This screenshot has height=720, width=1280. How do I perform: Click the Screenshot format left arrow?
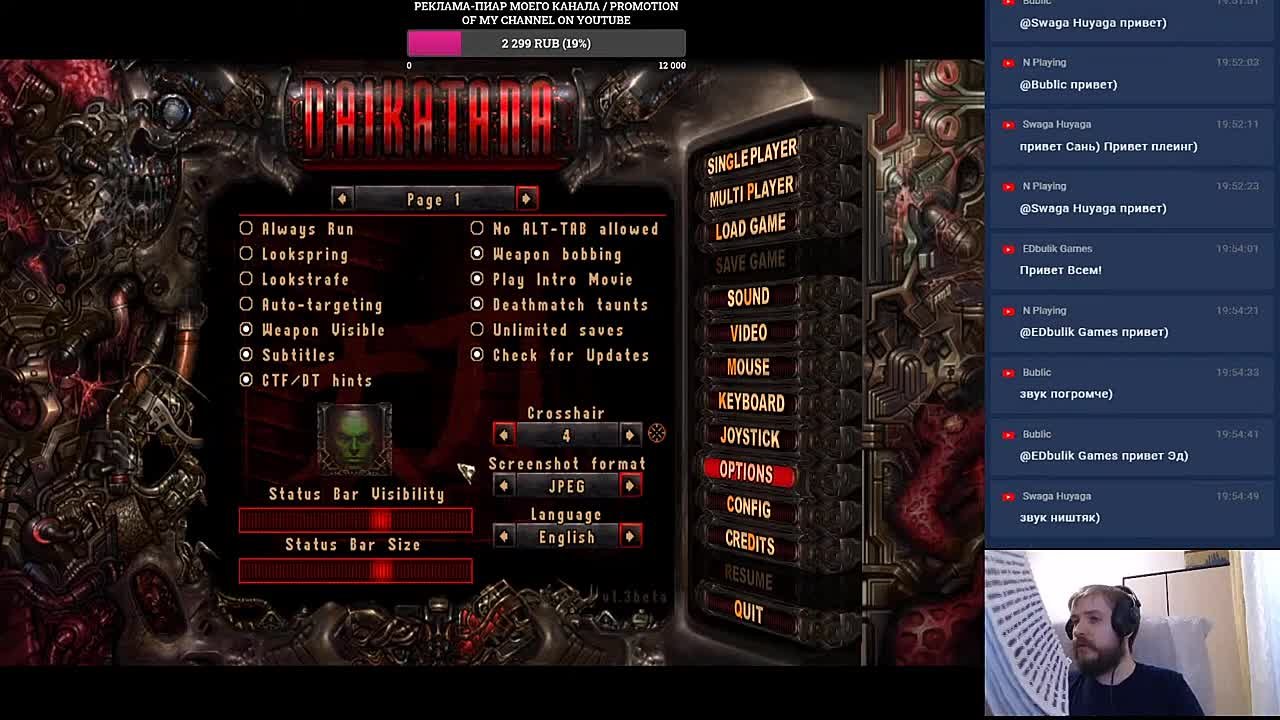coord(504,486)
